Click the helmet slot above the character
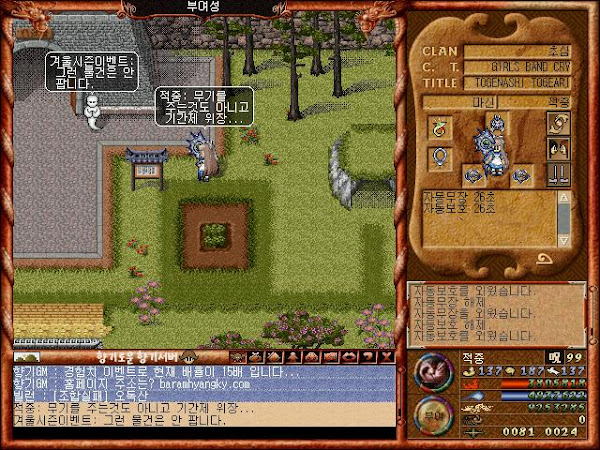The image size is (600, 450). (496, 124)
